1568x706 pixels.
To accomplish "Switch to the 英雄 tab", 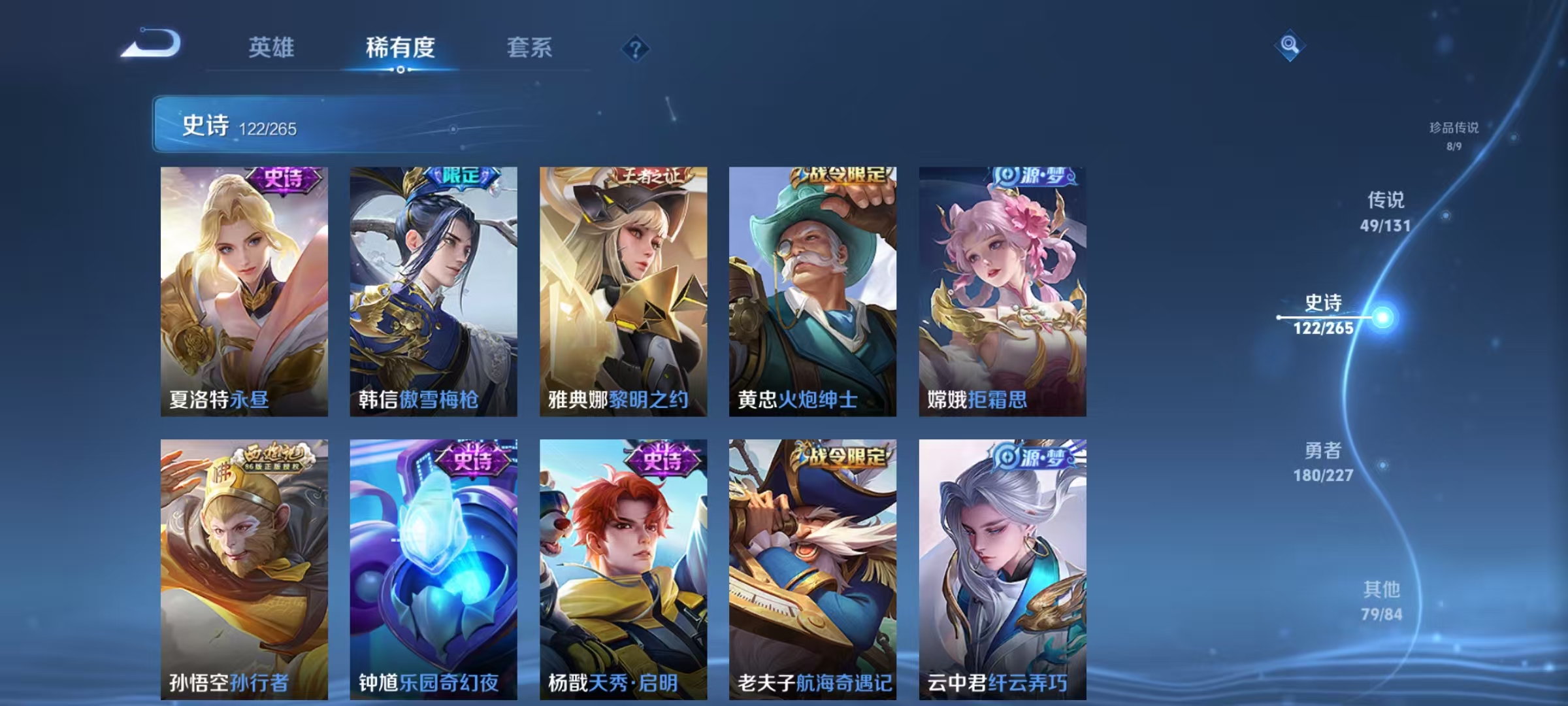I will (272, 48).
